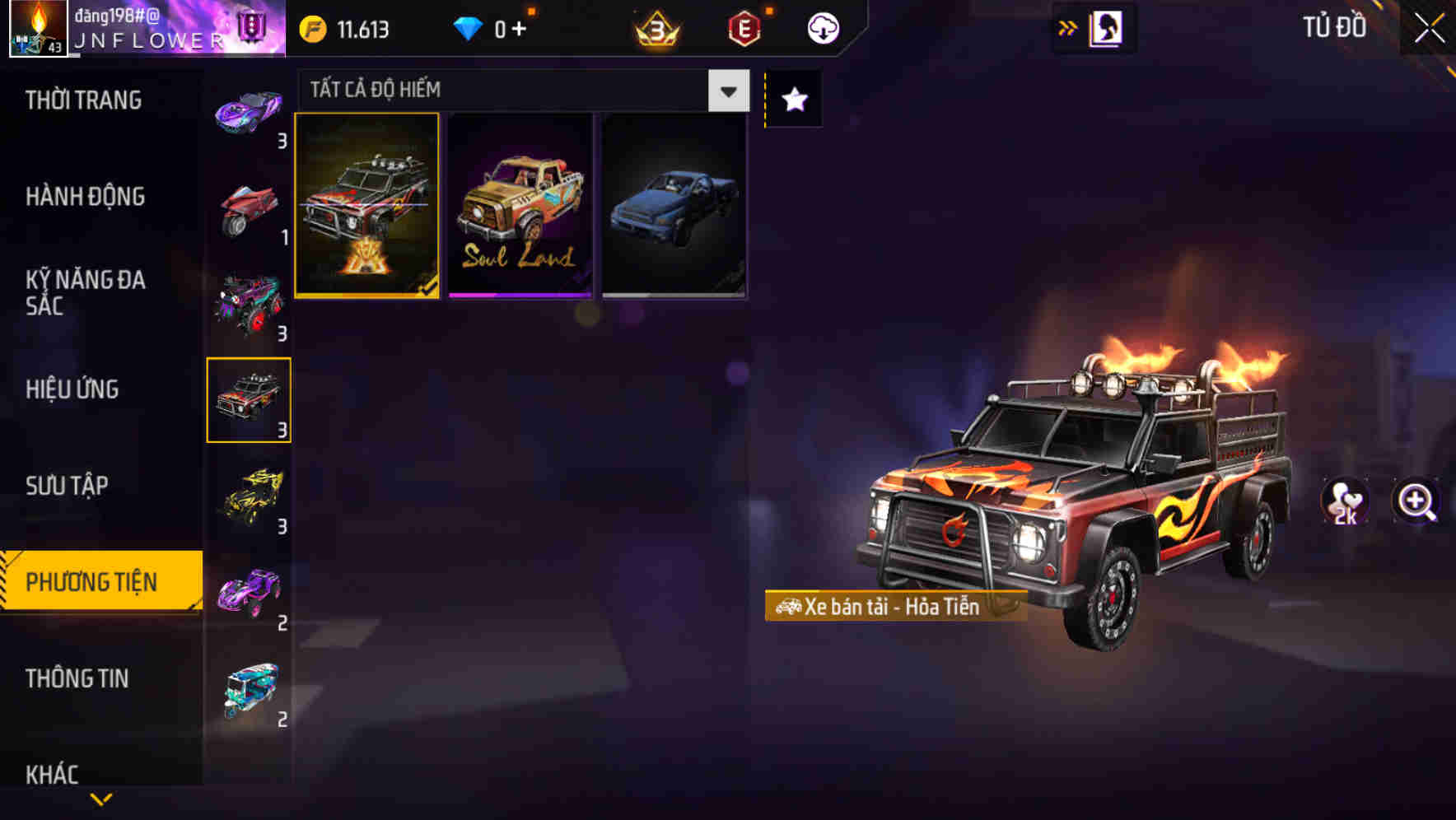Open the E evolution badge icon
The height and width of the screenshot is (820, 1456).
pos(744,29)
